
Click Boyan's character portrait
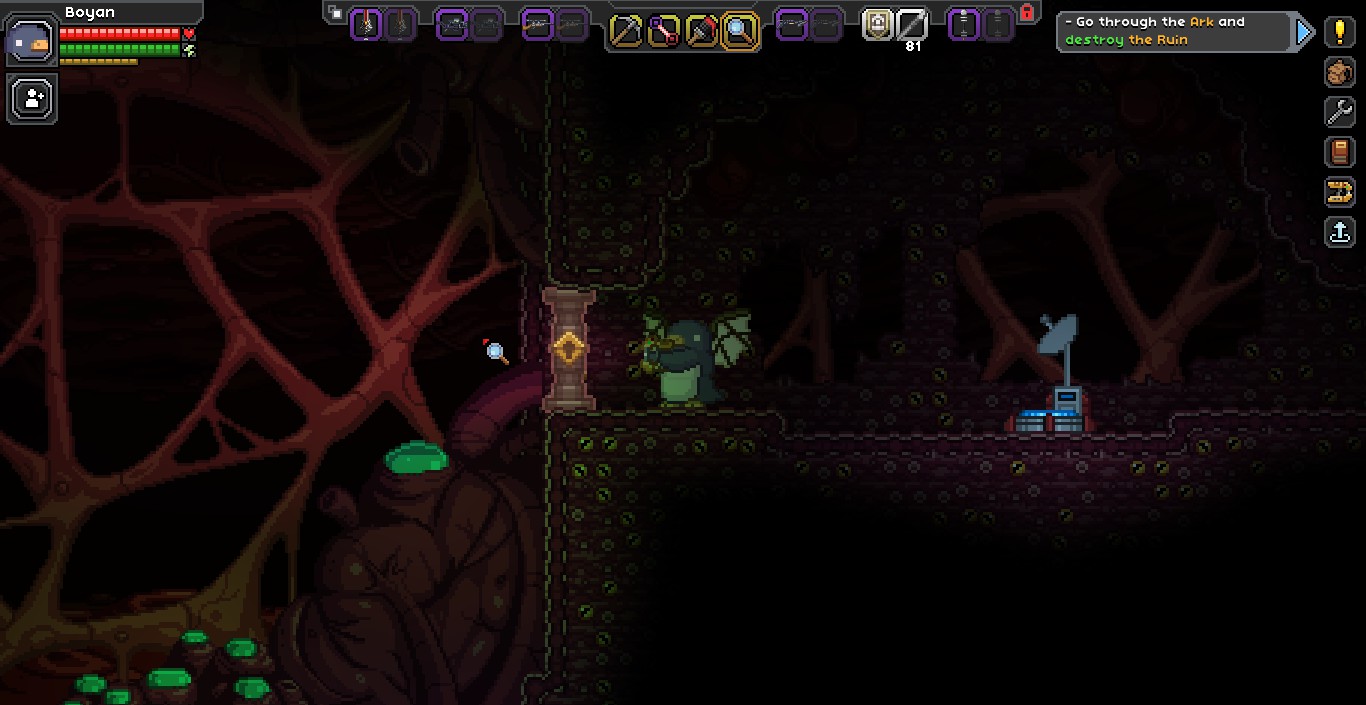[31, 40]
